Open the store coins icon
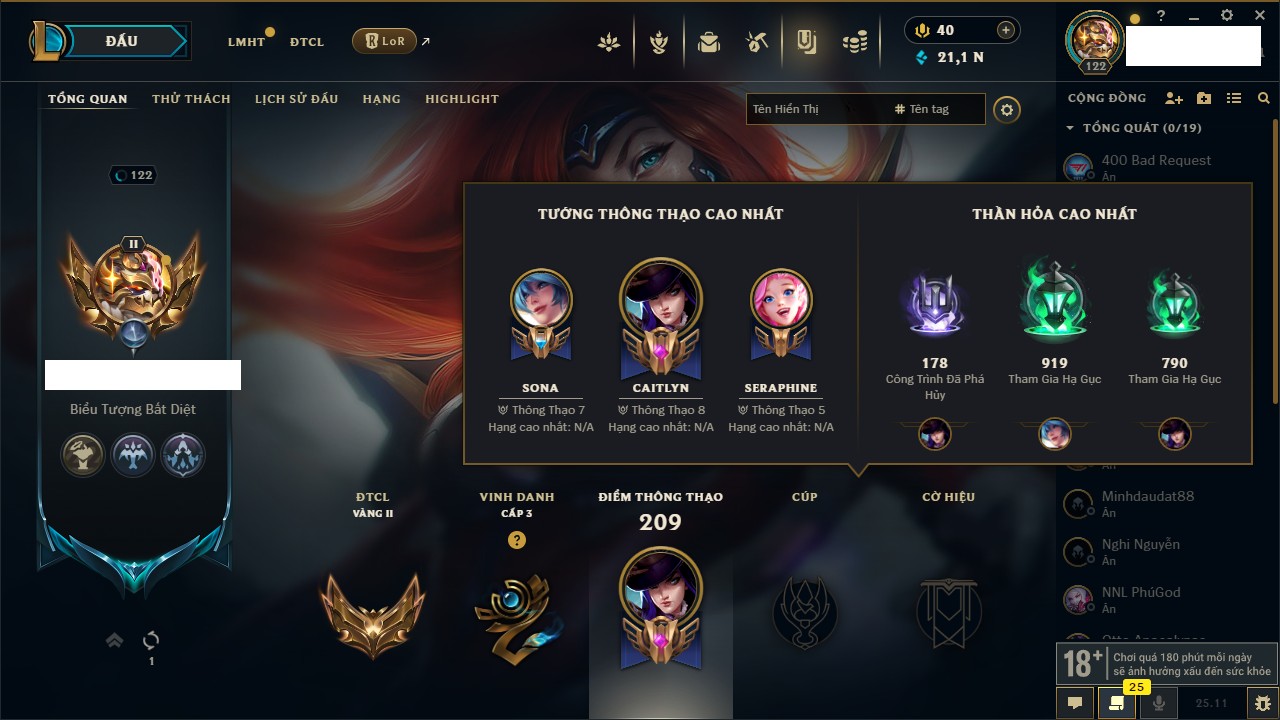 (x=854, y=43)
